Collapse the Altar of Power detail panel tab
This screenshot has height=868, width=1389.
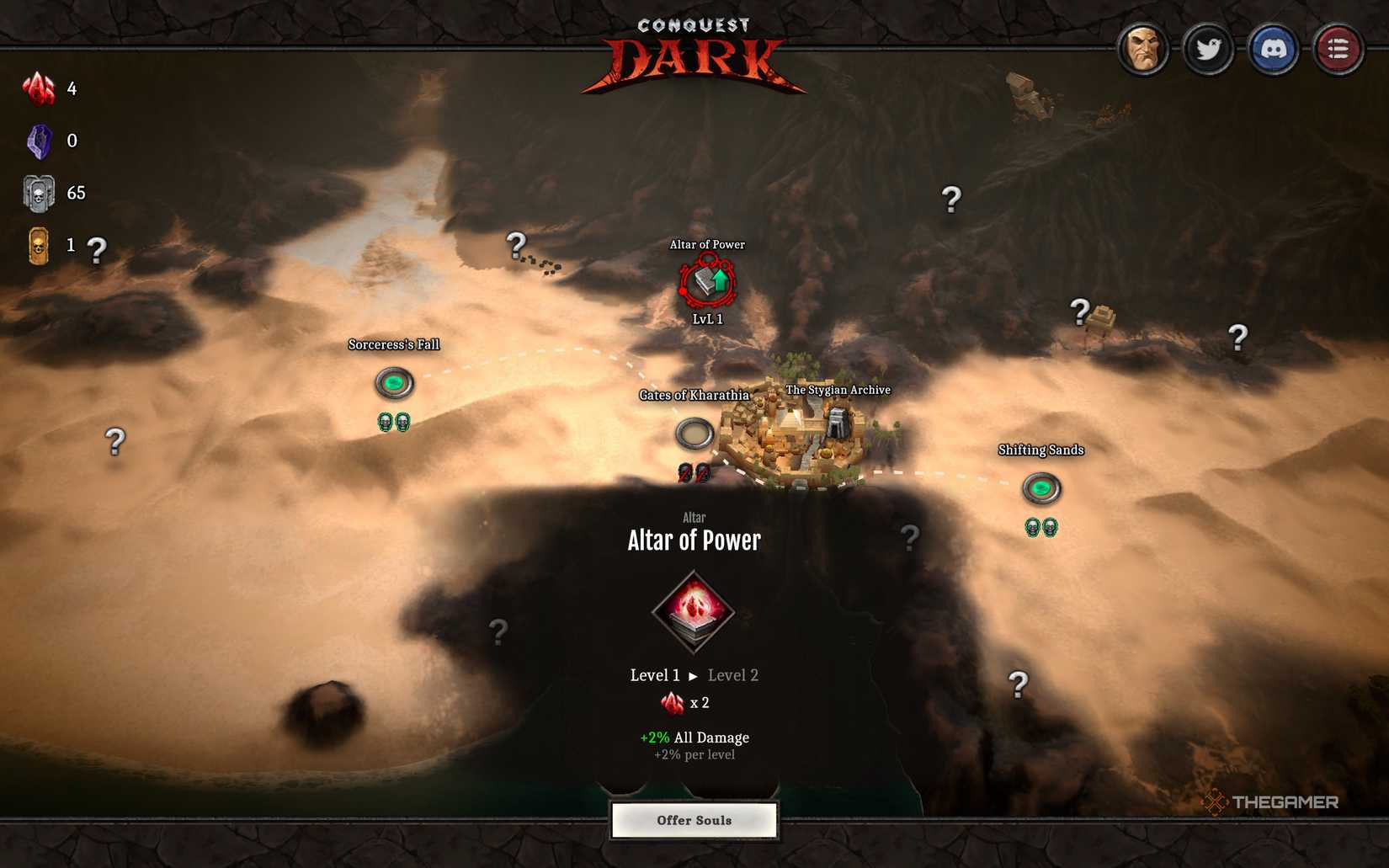click(x=694, y=786)
